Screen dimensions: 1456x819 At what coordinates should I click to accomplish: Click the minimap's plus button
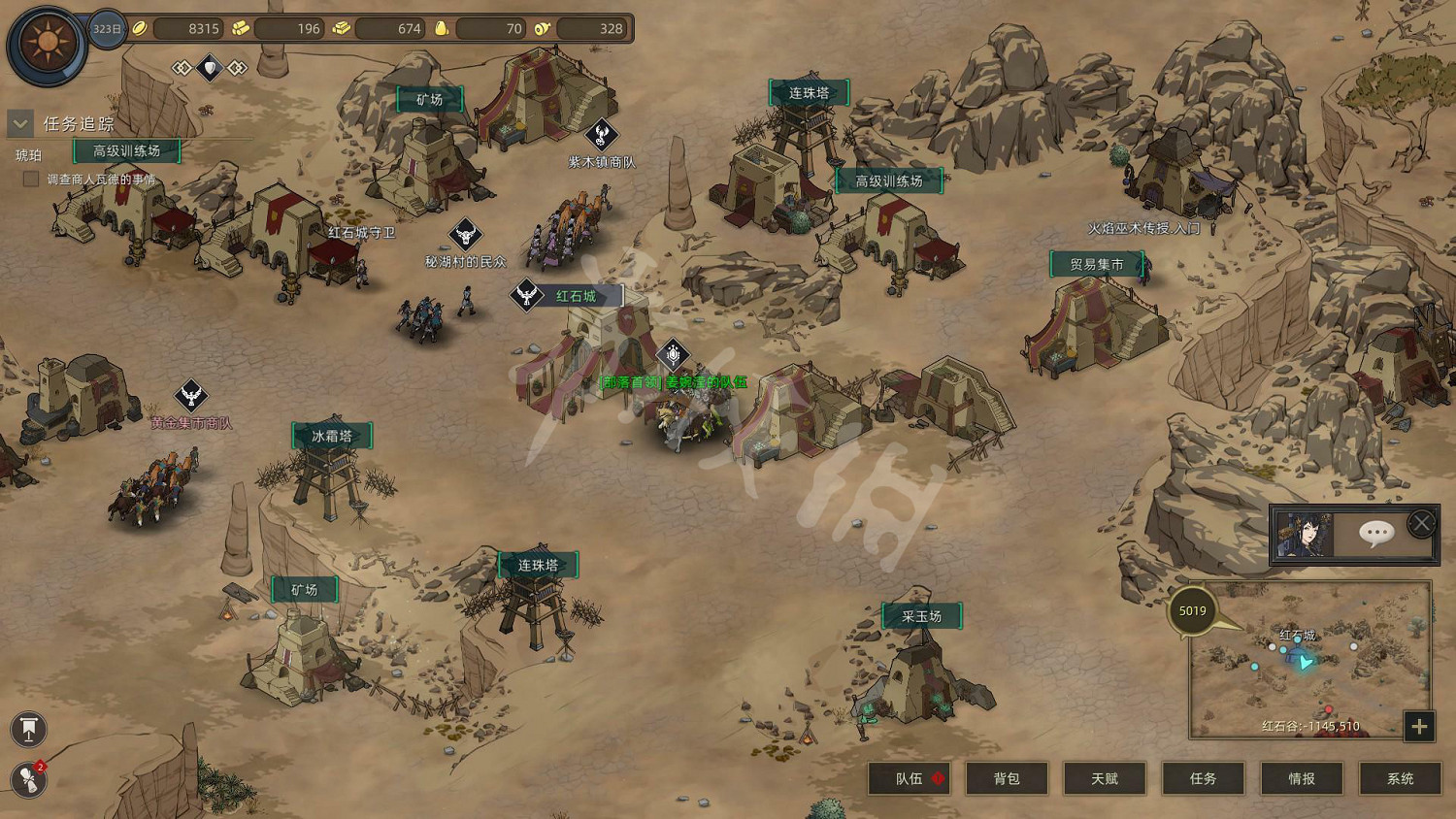[1419, 726]
